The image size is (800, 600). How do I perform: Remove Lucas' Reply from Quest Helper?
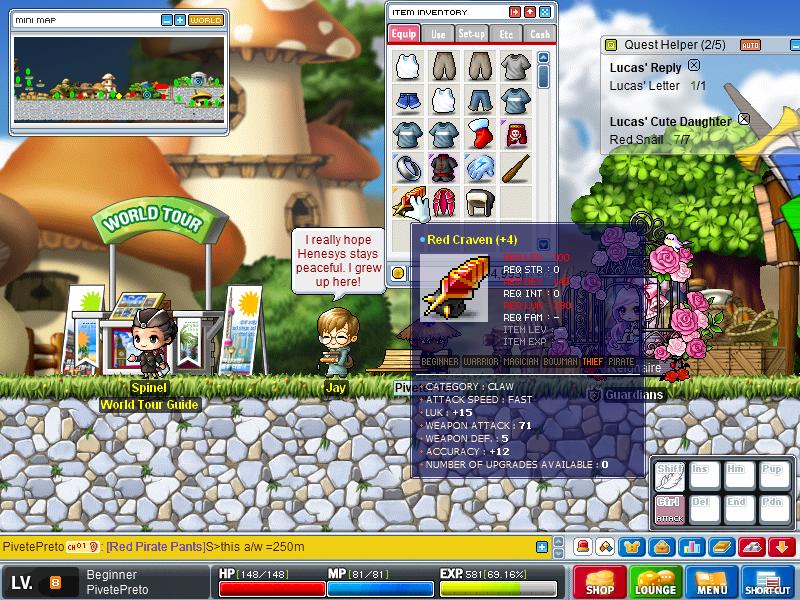pyautogui.click(x=694, y=66)
